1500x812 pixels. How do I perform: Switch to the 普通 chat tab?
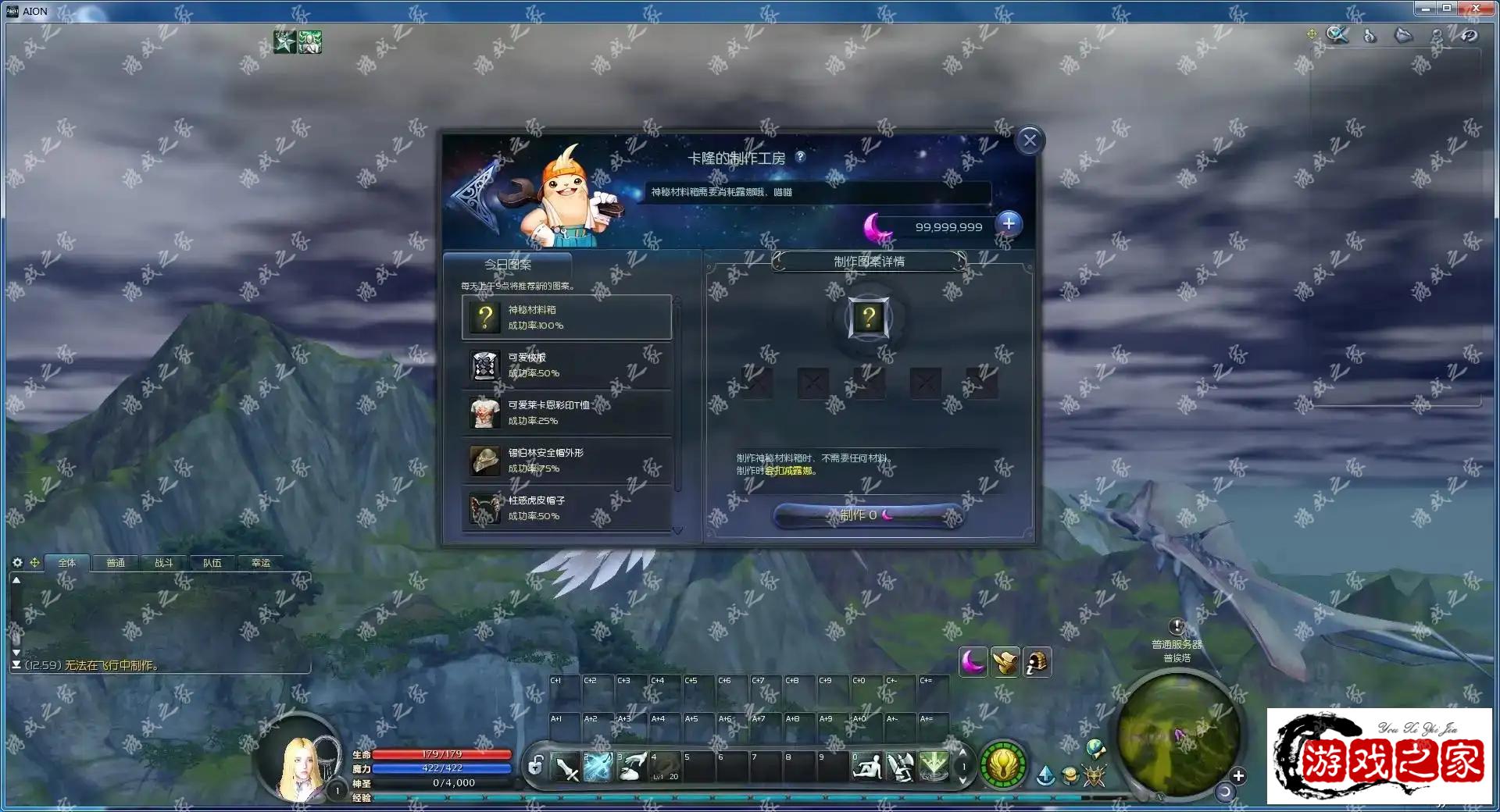pos(116,563)
